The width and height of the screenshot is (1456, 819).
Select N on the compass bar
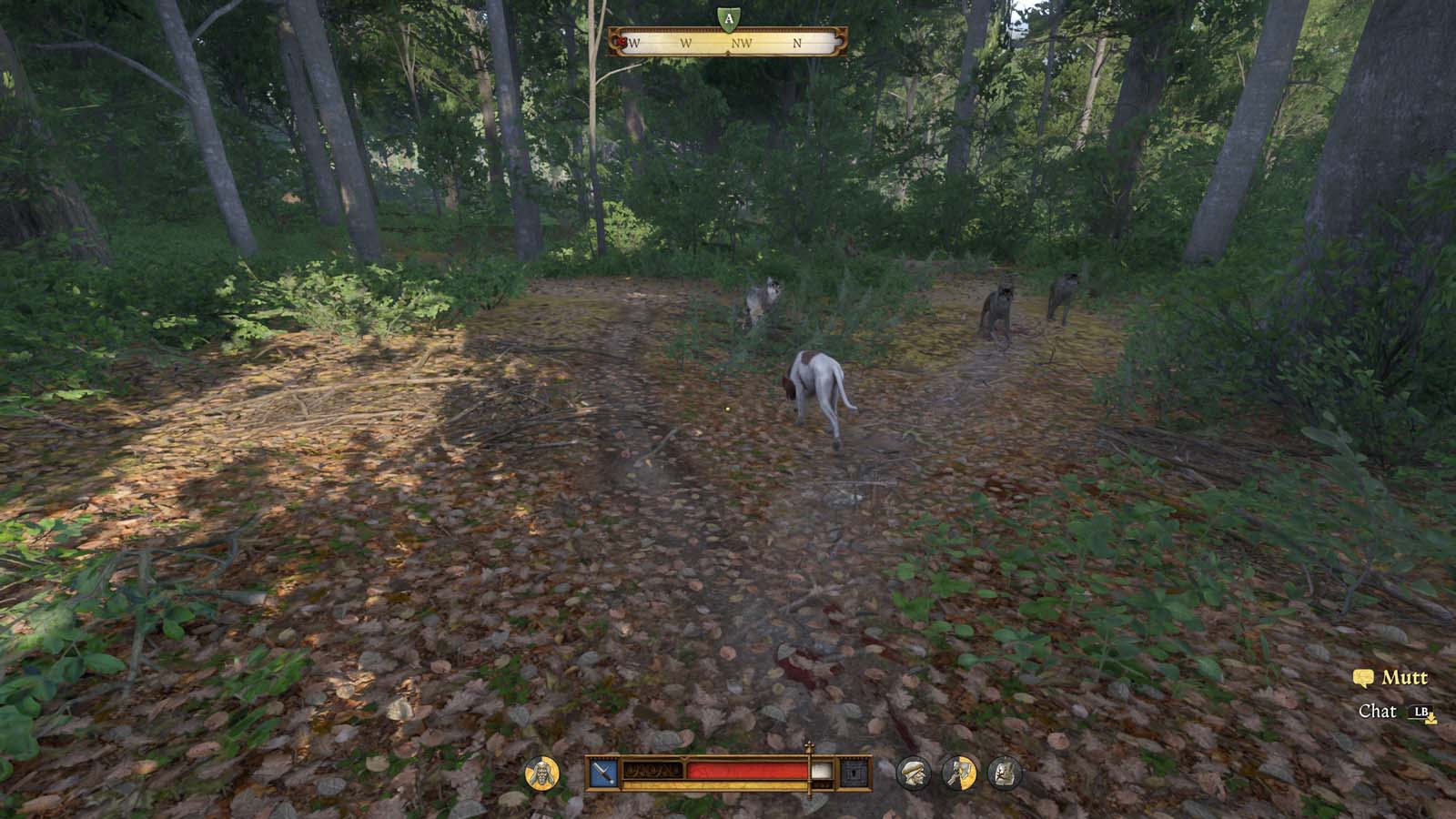pyautogui.click(x=797, y=43)
